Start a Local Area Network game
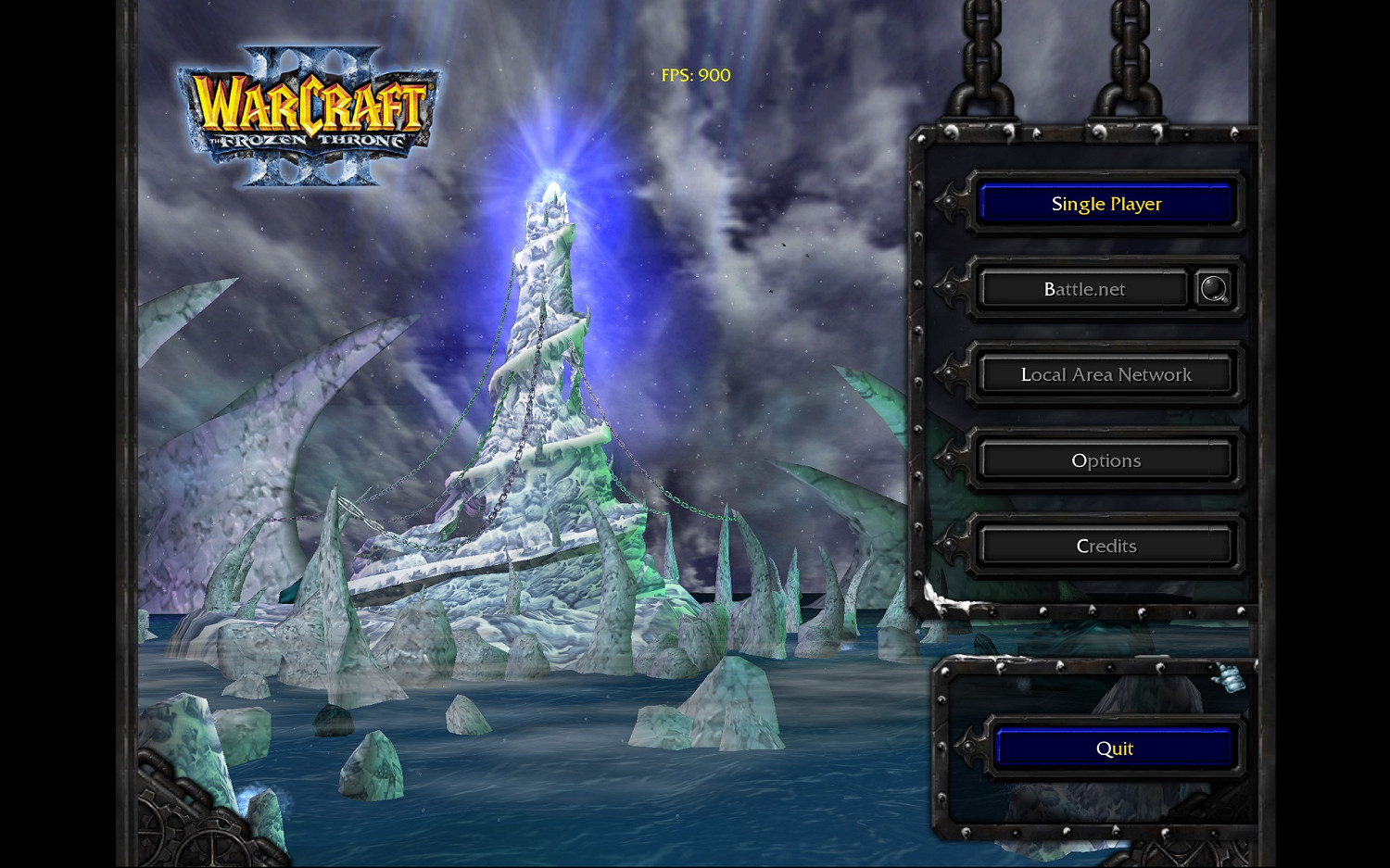Viewport: 1390px width, 868px height. tap(1106, 374)
